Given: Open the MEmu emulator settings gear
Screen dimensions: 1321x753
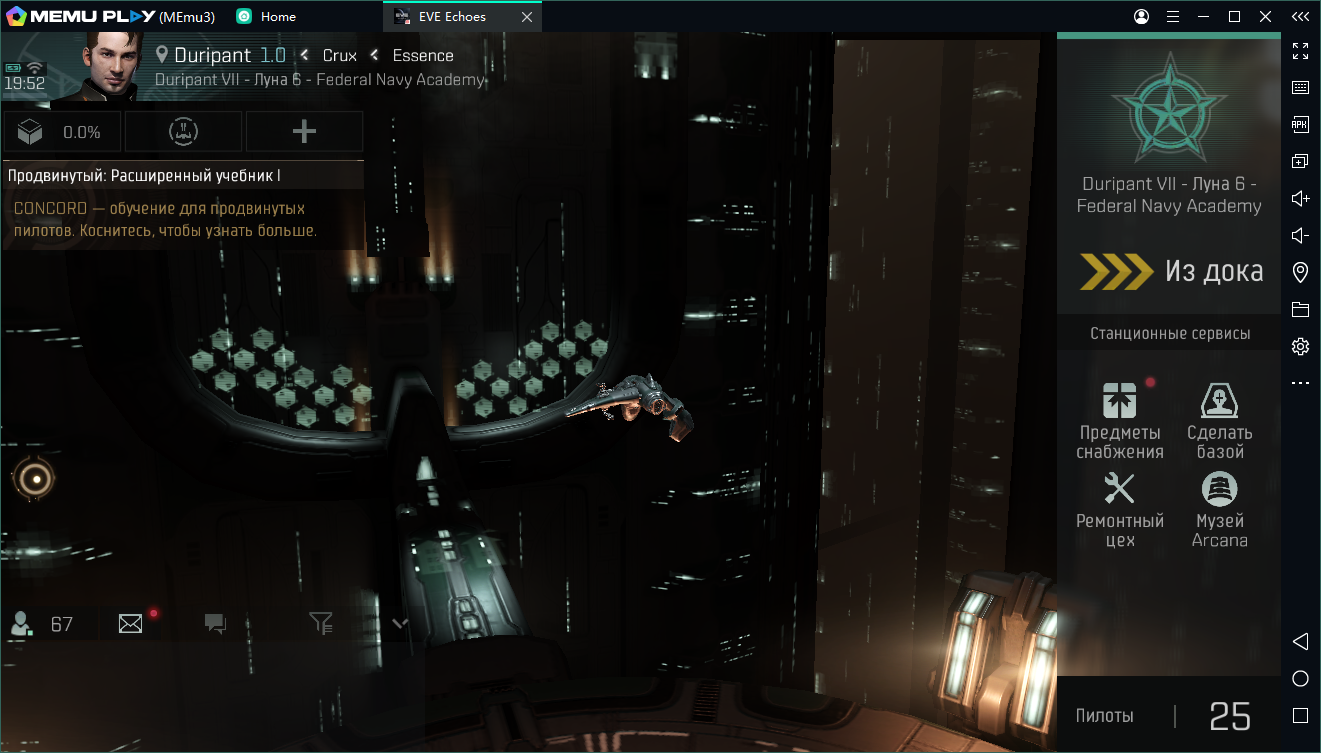Looking at the screenshot, I should 1300,347.
